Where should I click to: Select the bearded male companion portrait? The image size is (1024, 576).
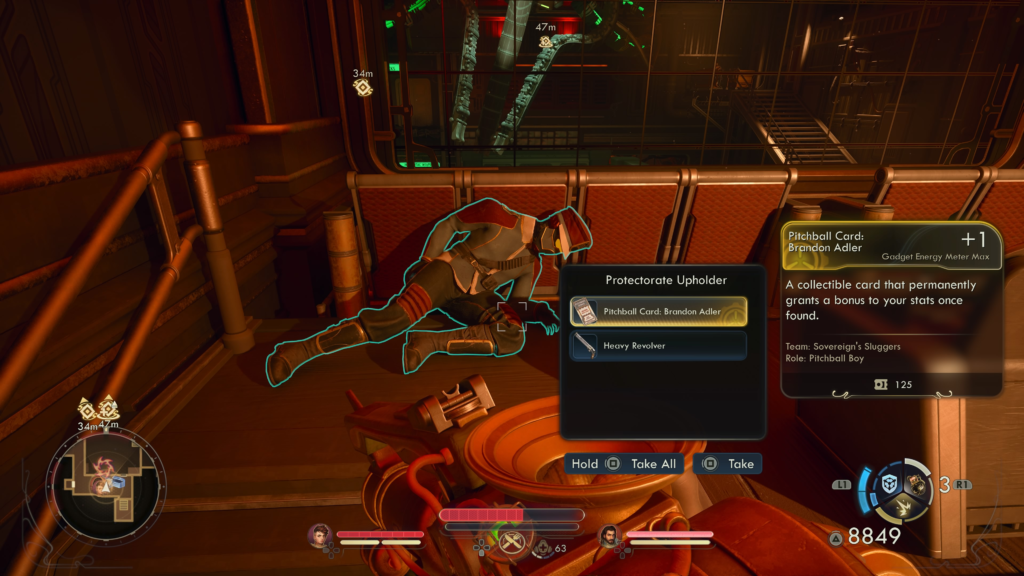pos(608,536)
